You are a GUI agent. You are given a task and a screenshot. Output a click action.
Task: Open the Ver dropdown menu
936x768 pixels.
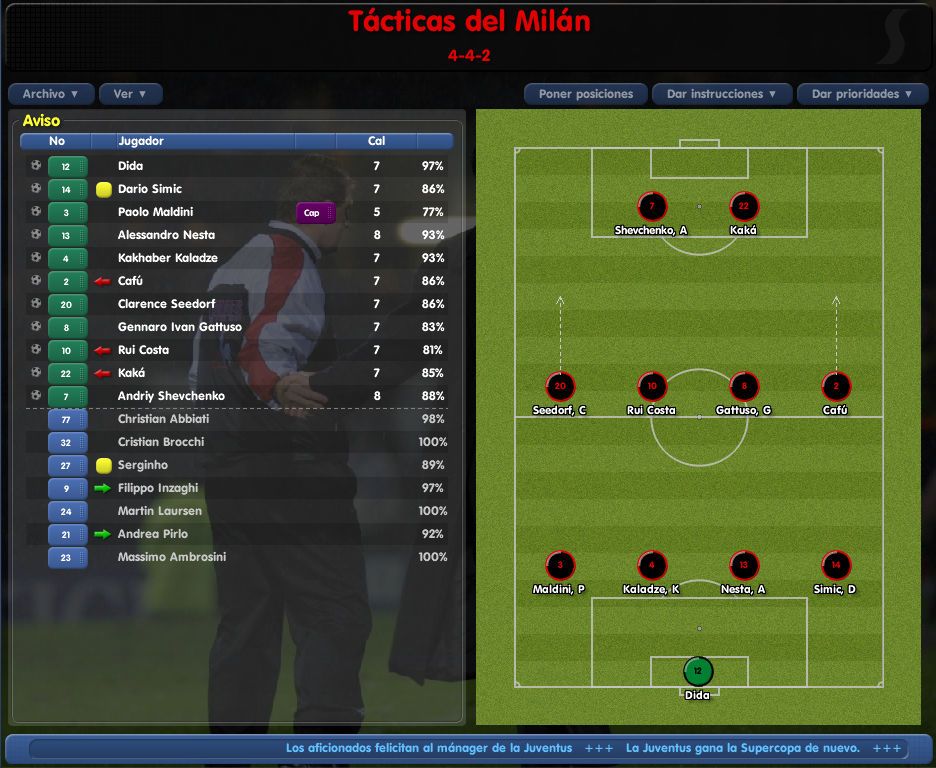click(x=130, y=94)
